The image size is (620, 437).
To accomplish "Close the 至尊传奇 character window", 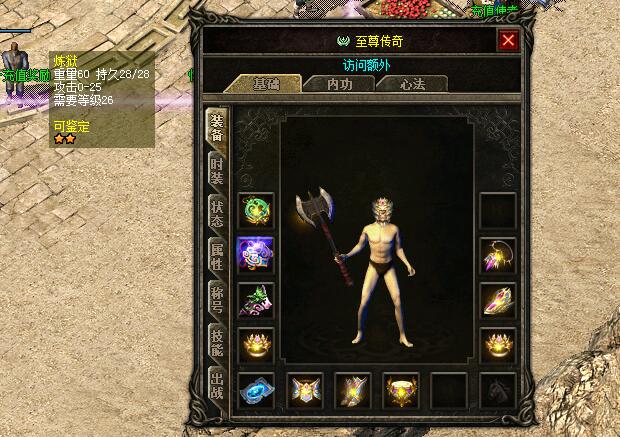I will 508,41.
